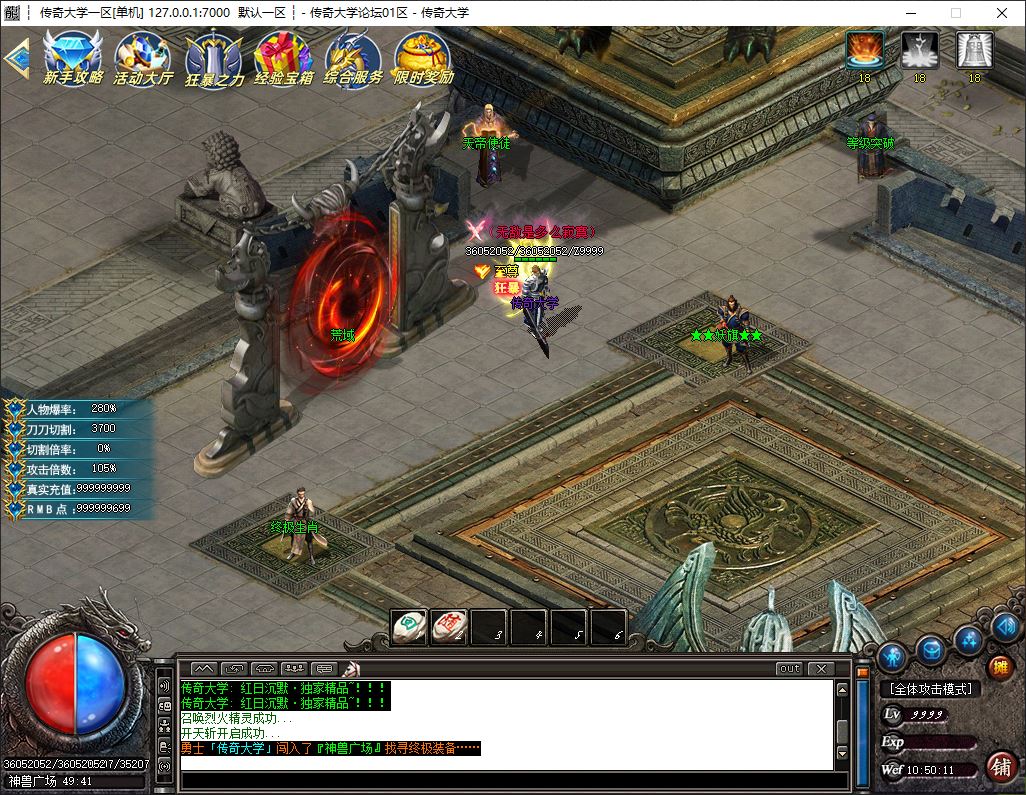Click the fire bowl buff icon
The height and width of the screenshot is (795, 1026).
(x=864, y=50)
